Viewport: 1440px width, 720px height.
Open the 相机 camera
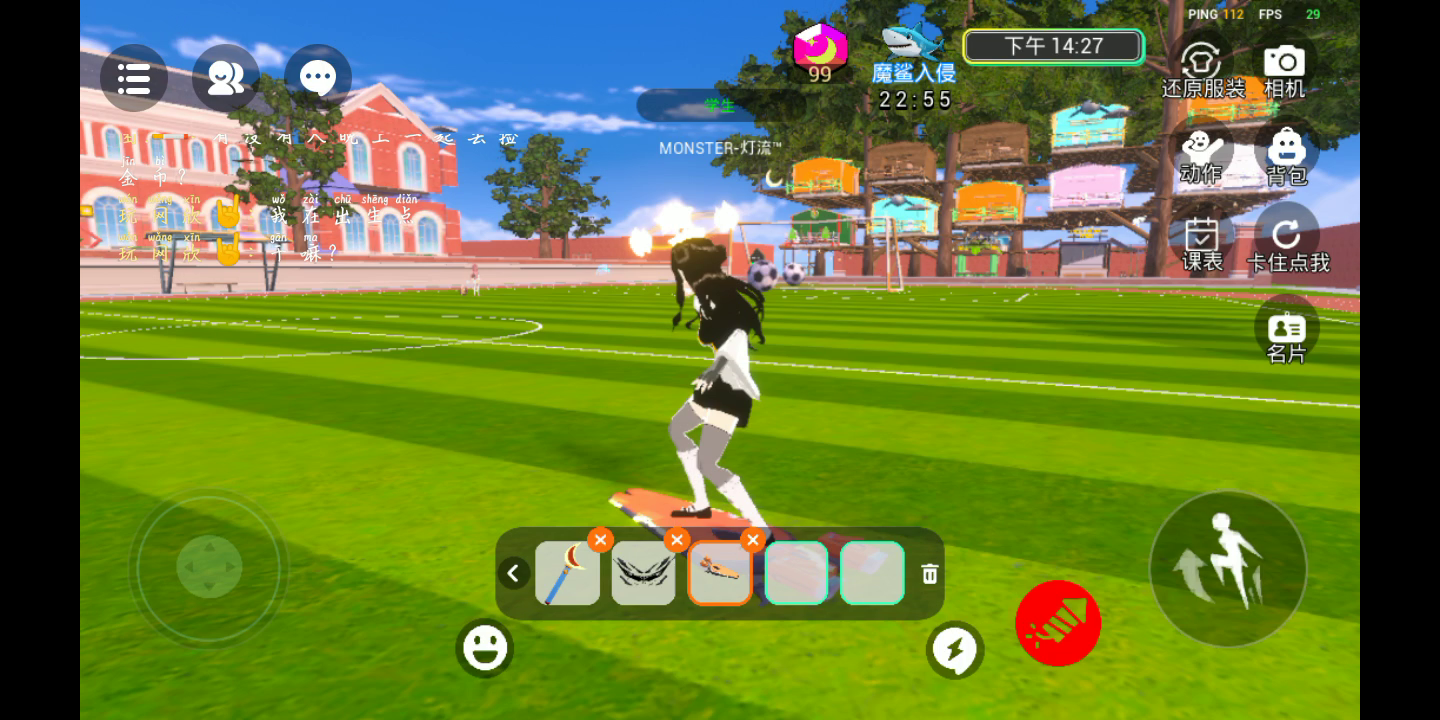pos(1285,68)
